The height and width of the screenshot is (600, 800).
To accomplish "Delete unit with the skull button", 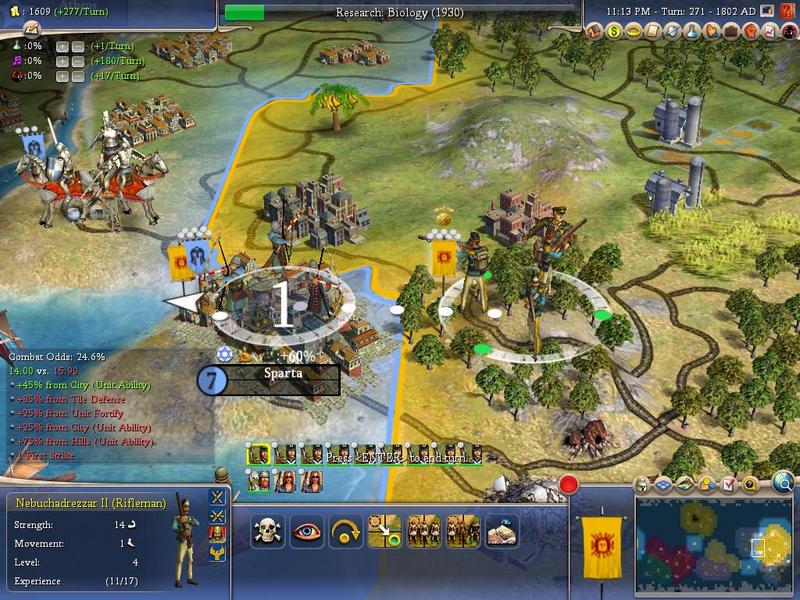I will click(266, 529).
